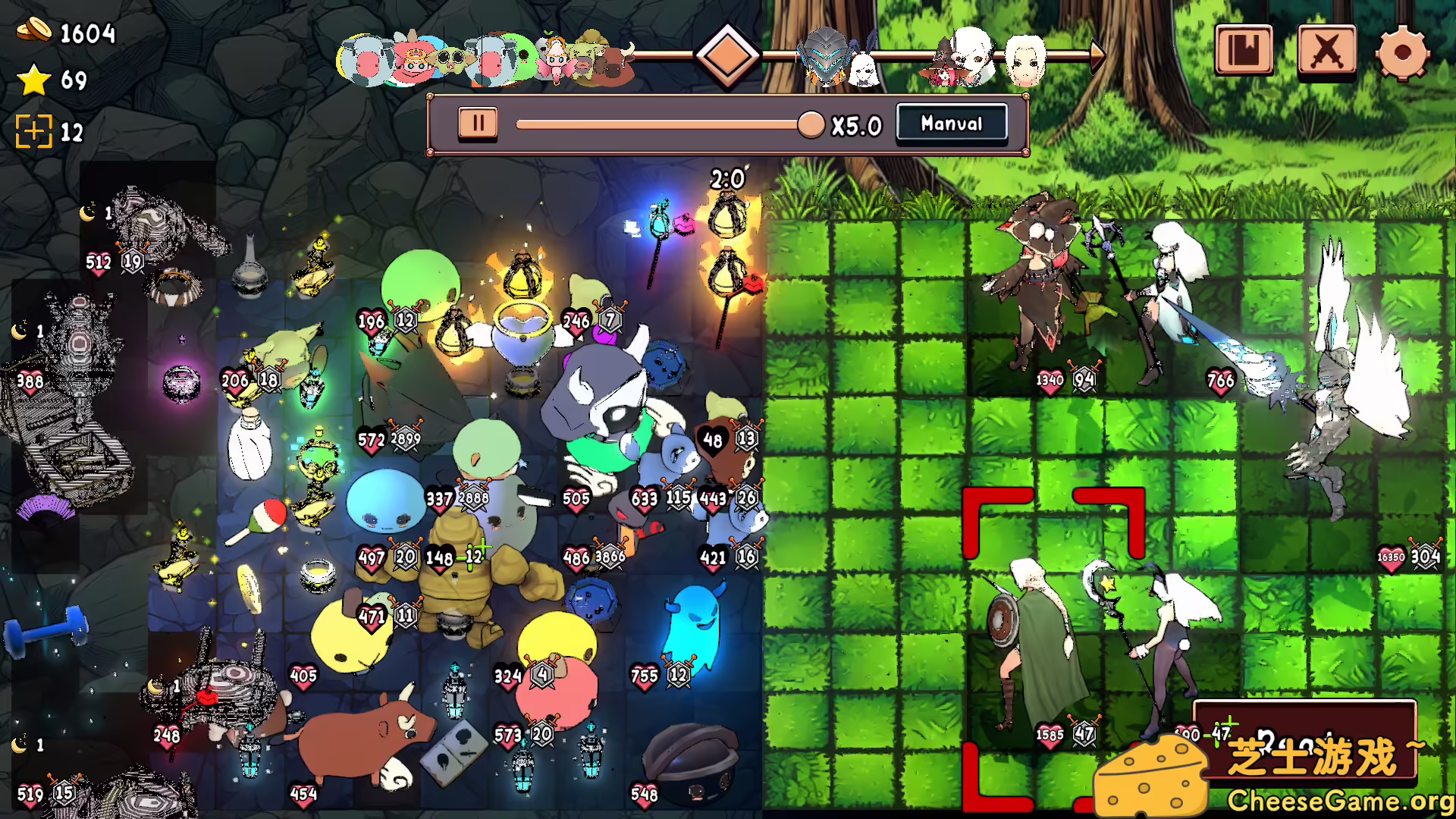Toggle the Manual mode button
Screen dimensions: 1456x819
tap(952, 123)
